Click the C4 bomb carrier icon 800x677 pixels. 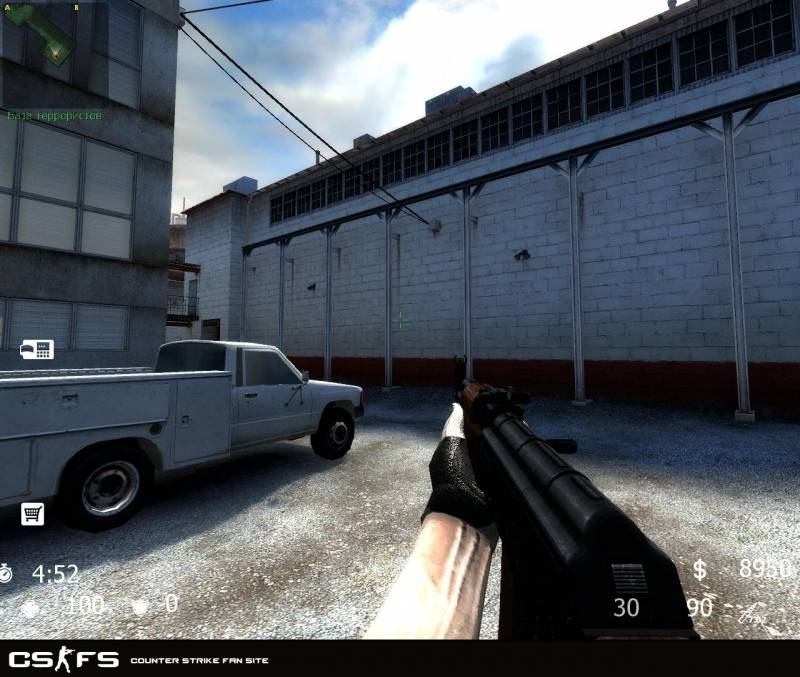coord(37,349)
